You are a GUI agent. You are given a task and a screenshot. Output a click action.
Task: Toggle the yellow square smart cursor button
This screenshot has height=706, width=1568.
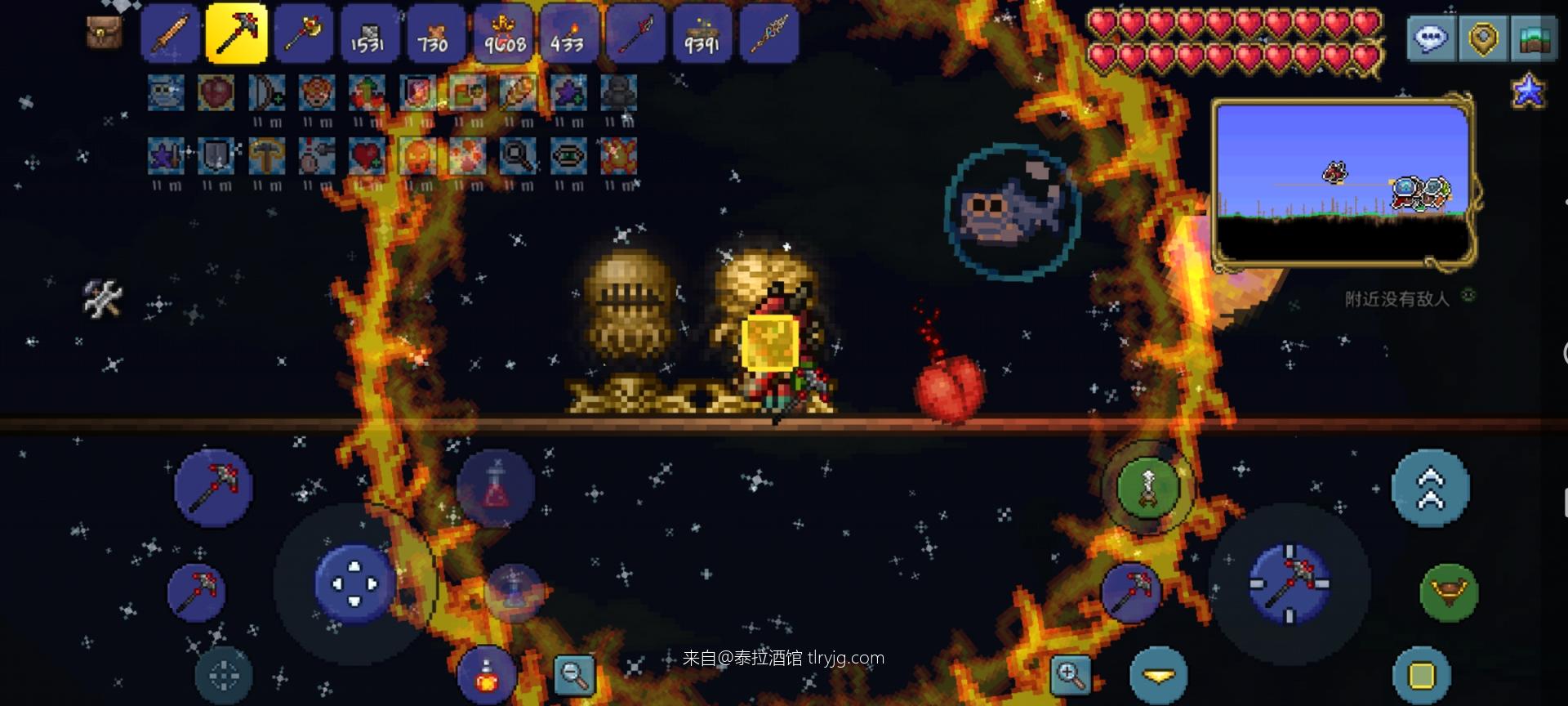(x=1421, y=676)
